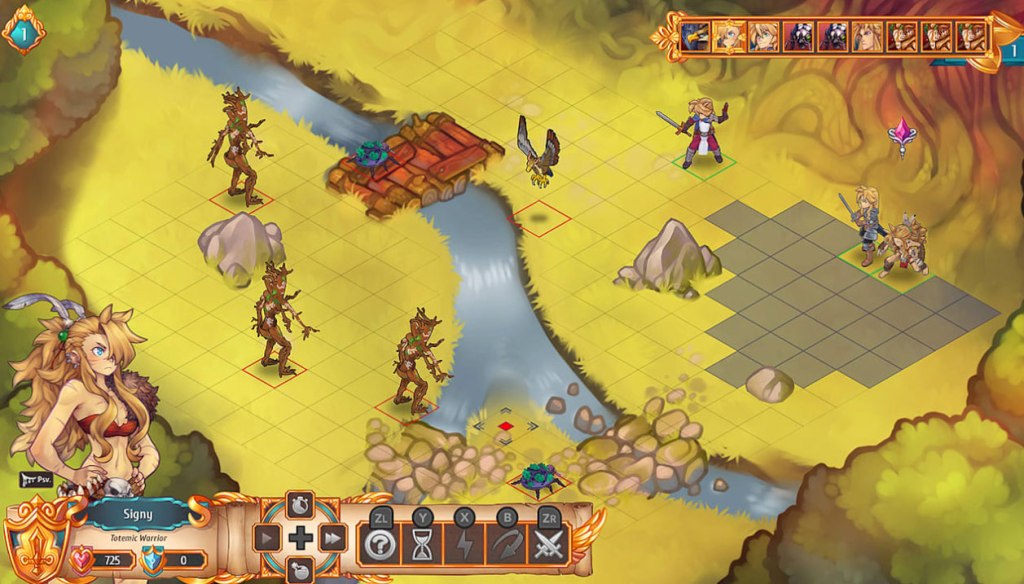
Task: Choose the hourglass wait action
Action: (x=423, y=544)
